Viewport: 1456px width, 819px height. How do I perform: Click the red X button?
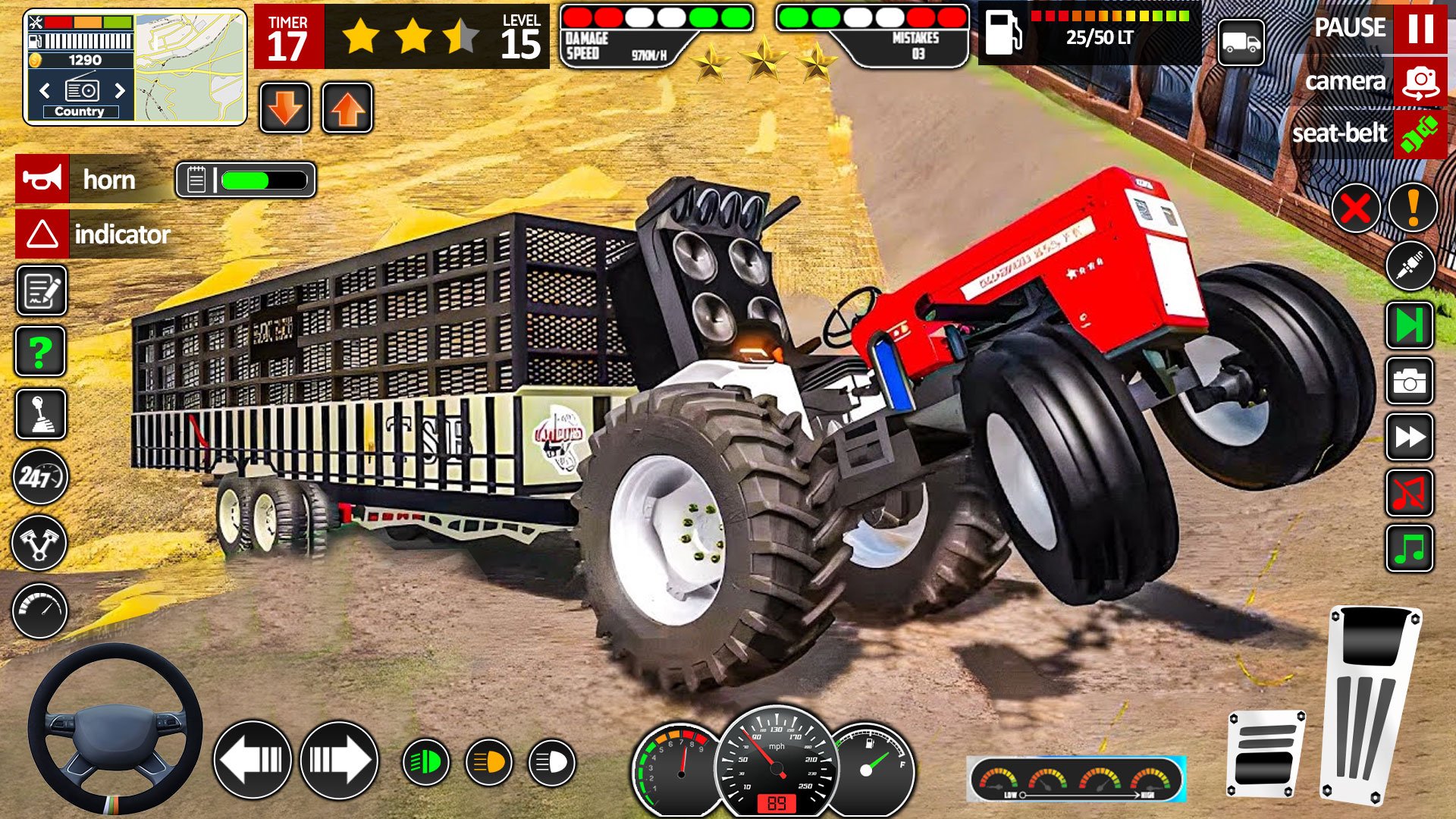pyautogui.click(x=1355, y=208)
